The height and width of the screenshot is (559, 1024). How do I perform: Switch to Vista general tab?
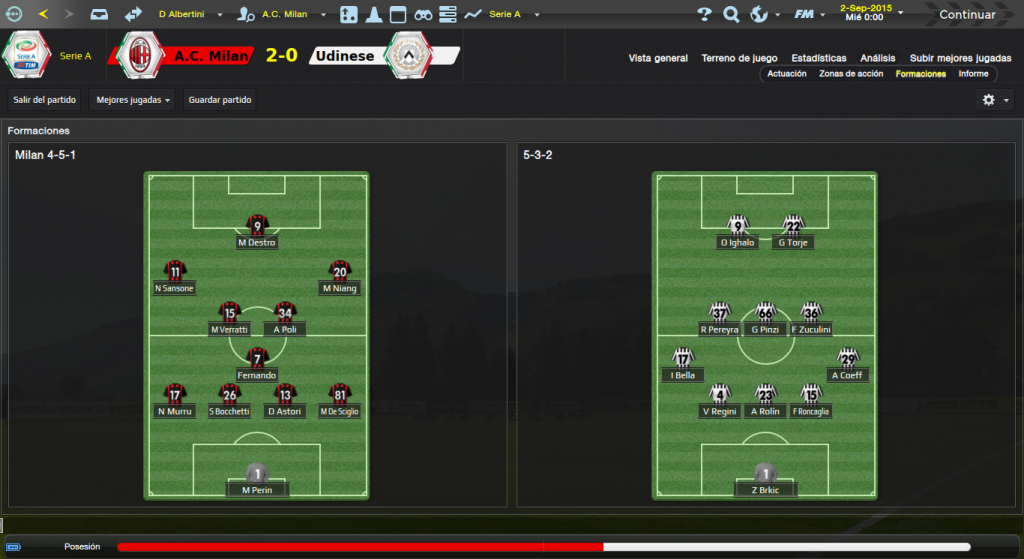point(658,58)
